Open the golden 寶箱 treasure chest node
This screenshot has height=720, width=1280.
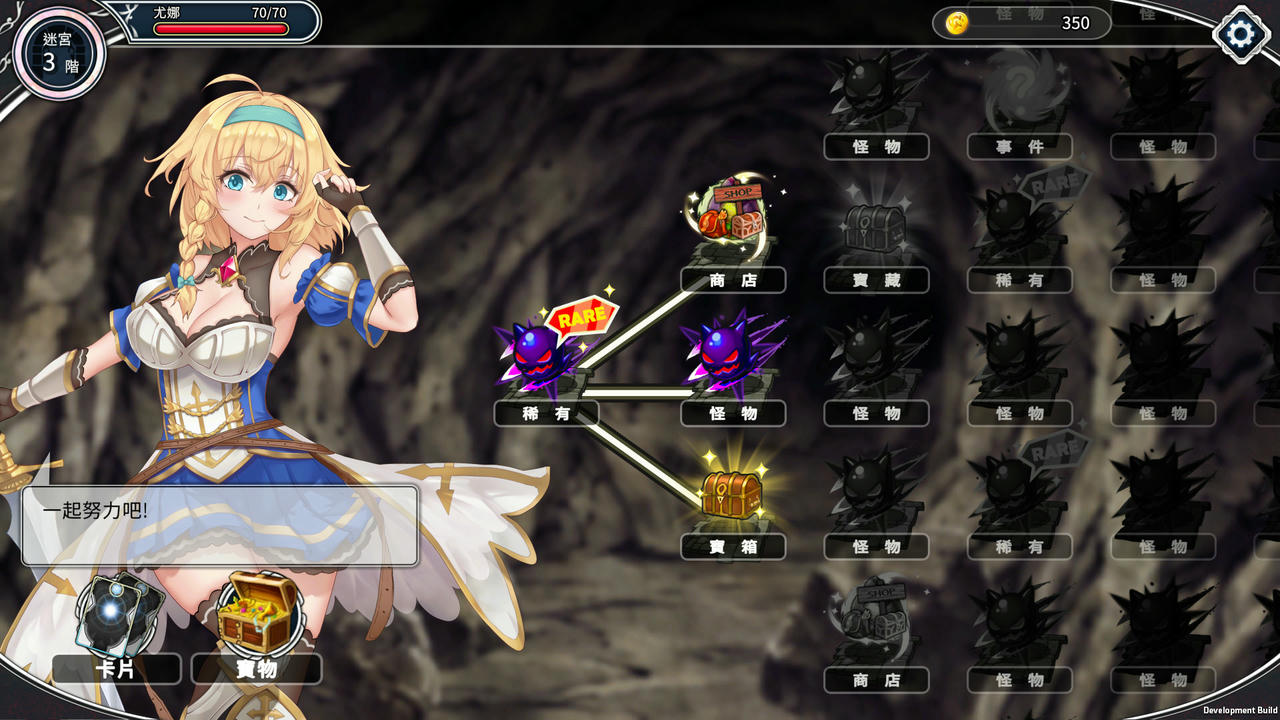(733, 495)
